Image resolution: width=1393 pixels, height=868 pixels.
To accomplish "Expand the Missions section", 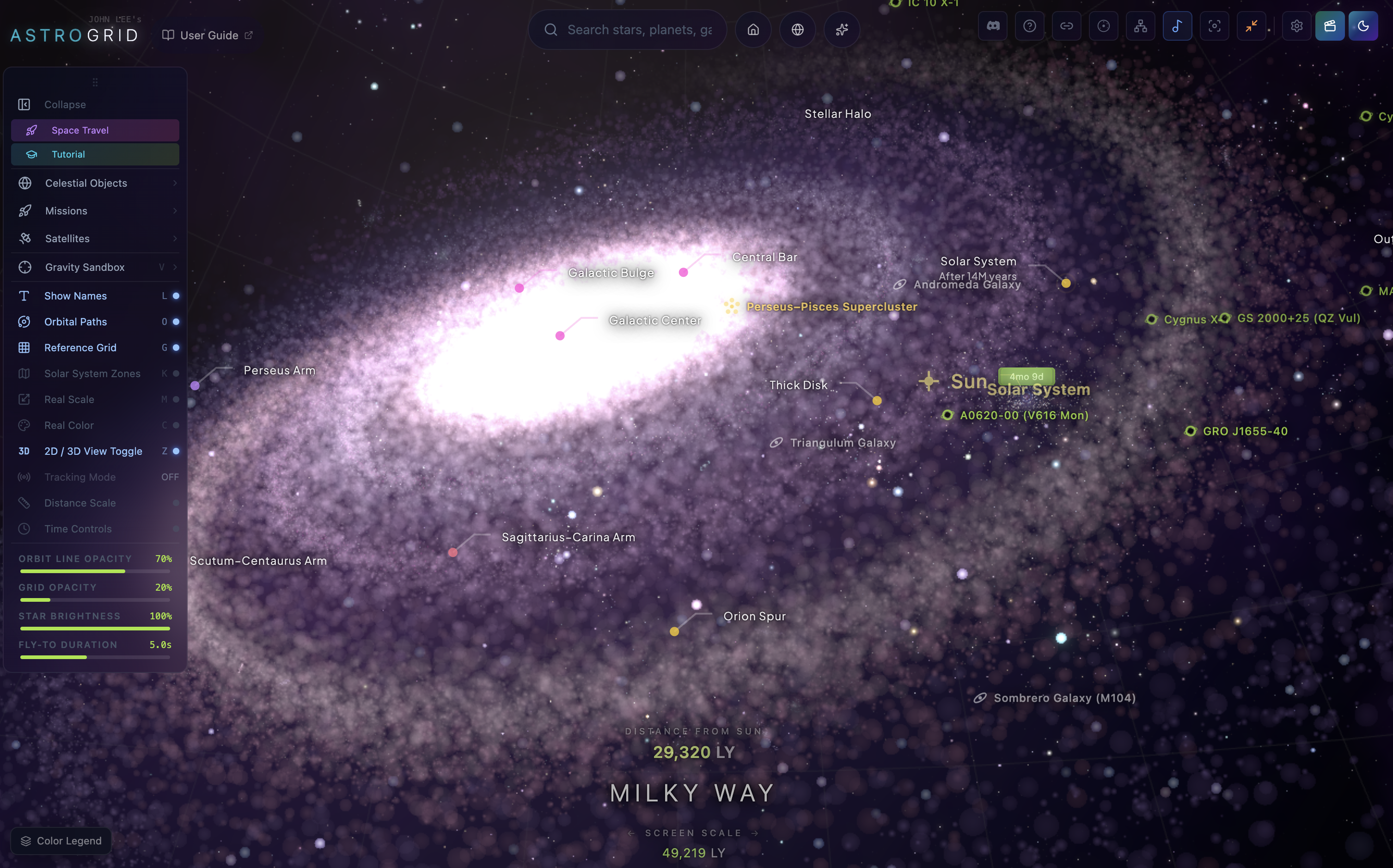I will [x=95, y=211].
